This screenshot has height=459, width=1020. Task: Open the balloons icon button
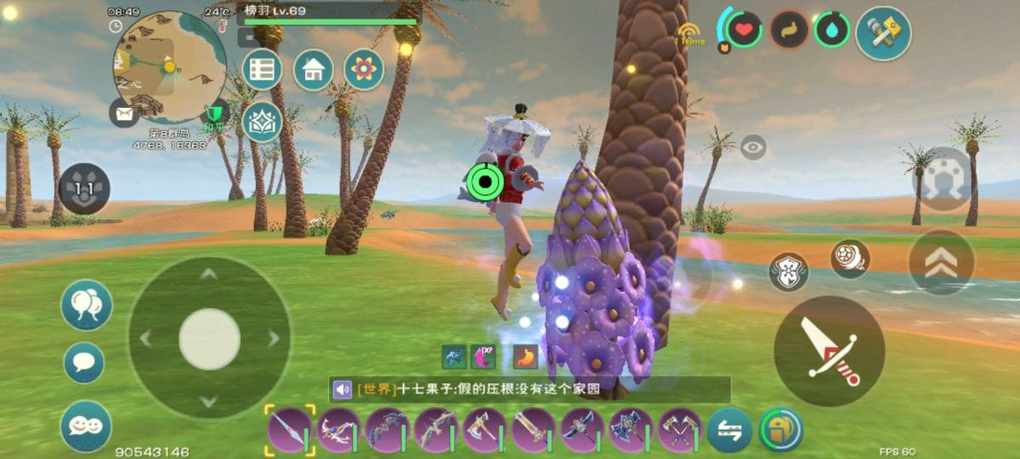(x=87, y=305)
